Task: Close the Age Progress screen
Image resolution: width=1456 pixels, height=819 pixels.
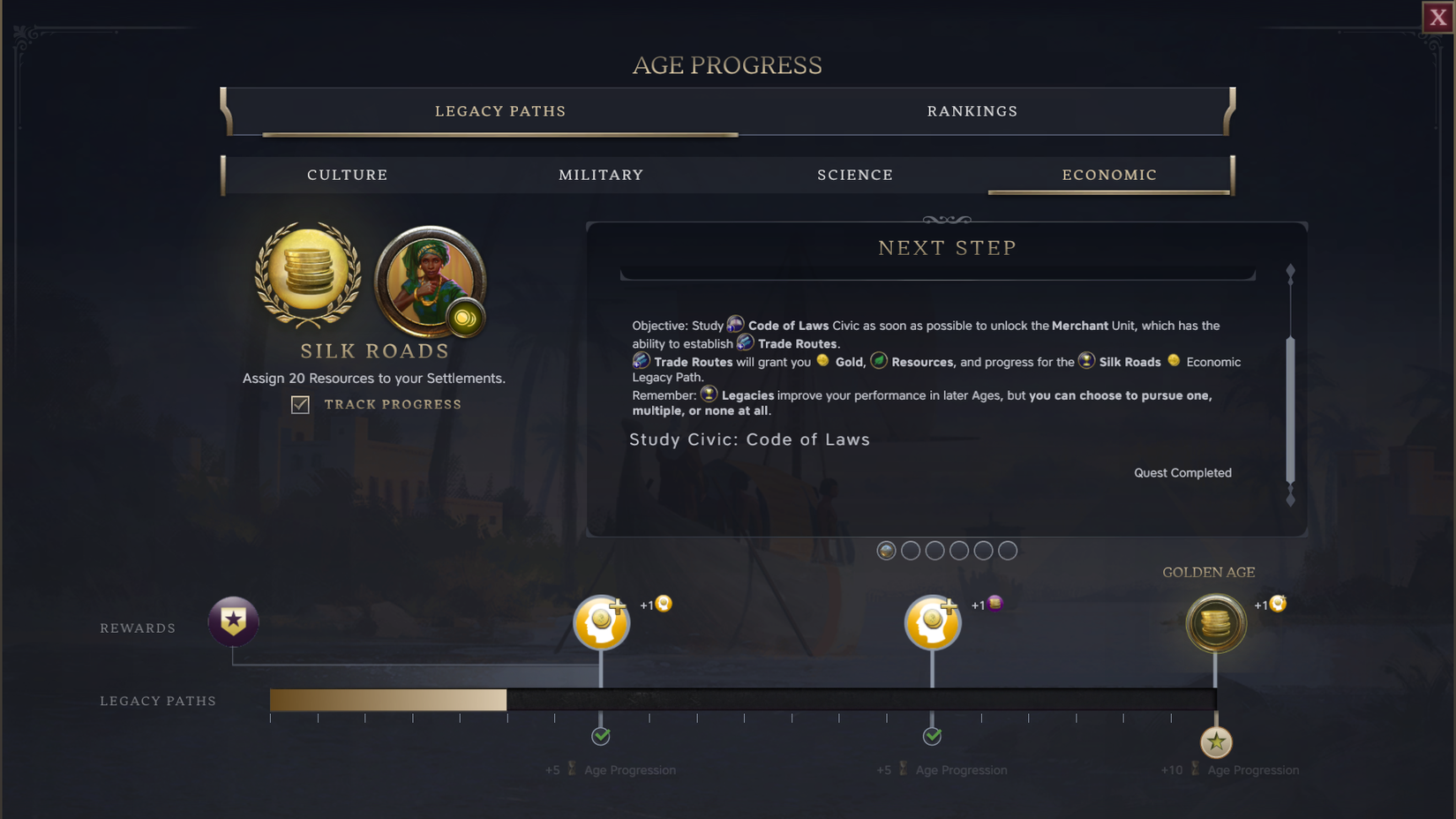Action: (x=1437, y=16)
